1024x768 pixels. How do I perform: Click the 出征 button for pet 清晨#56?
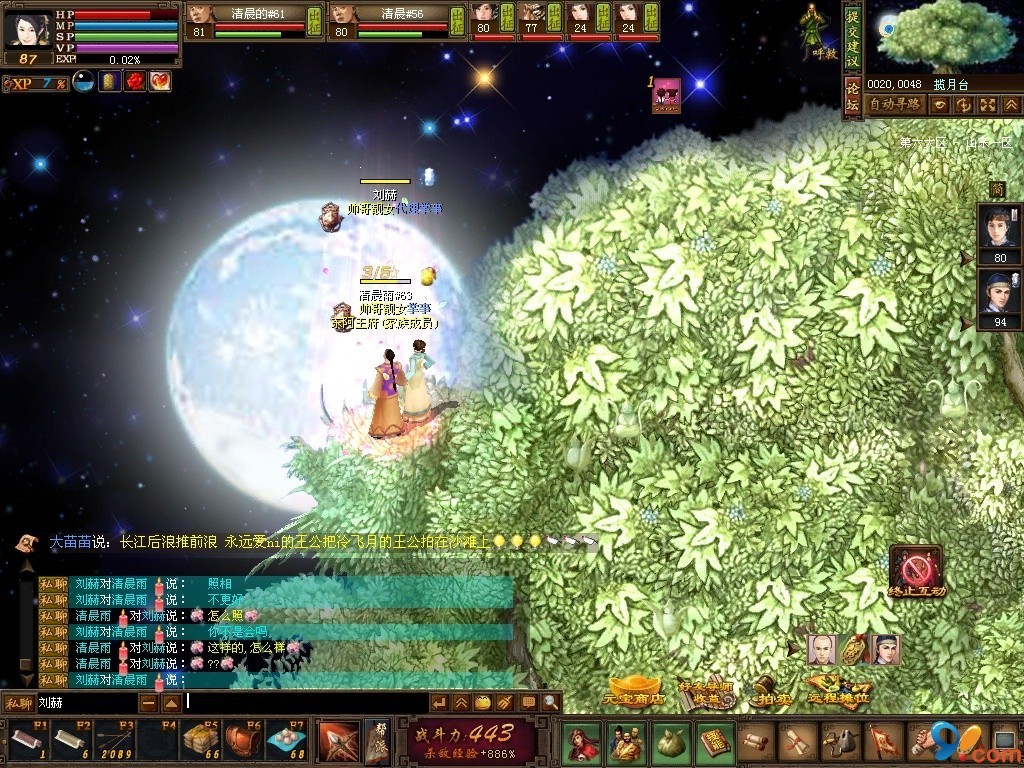point(455,18)
